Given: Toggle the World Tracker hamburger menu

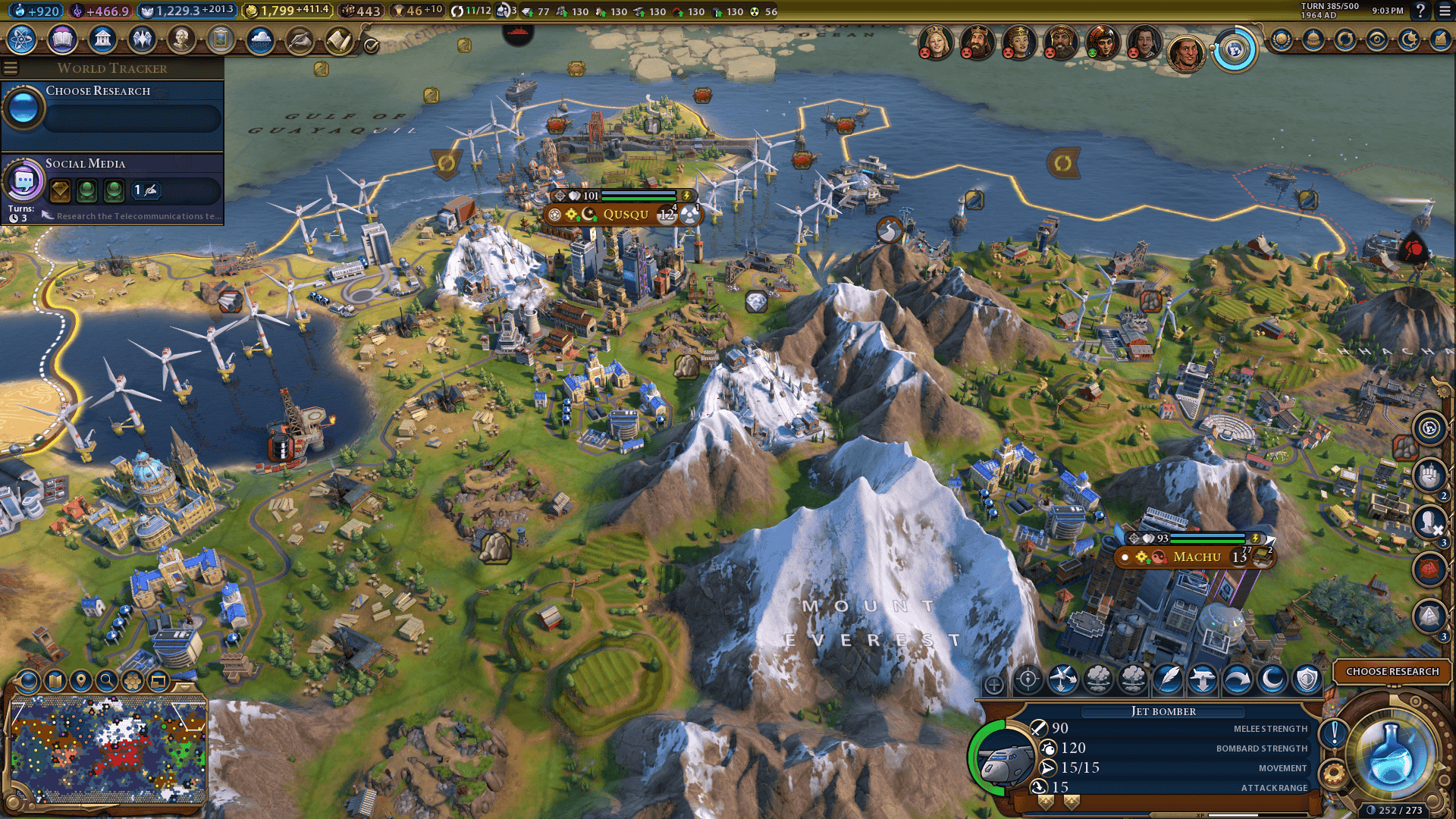Looking at the screenshot, I should (11, 68).
